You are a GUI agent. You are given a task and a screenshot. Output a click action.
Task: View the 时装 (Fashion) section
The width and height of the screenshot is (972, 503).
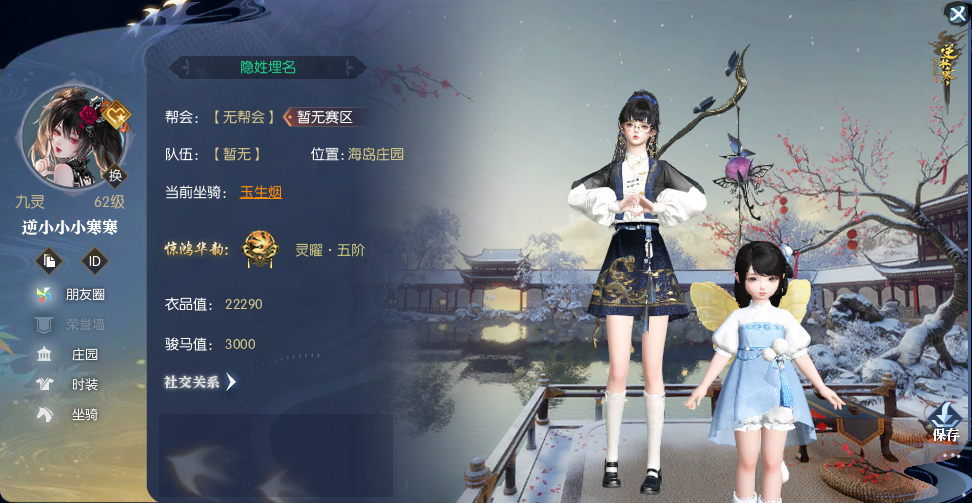(73, 384)
